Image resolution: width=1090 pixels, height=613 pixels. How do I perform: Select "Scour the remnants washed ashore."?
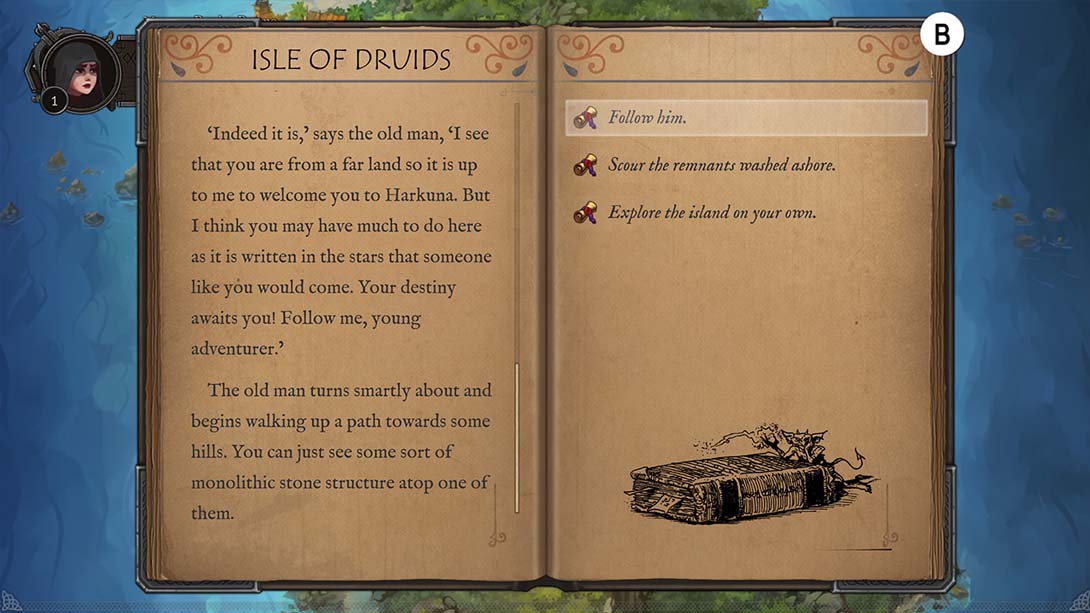coord(721,165)
